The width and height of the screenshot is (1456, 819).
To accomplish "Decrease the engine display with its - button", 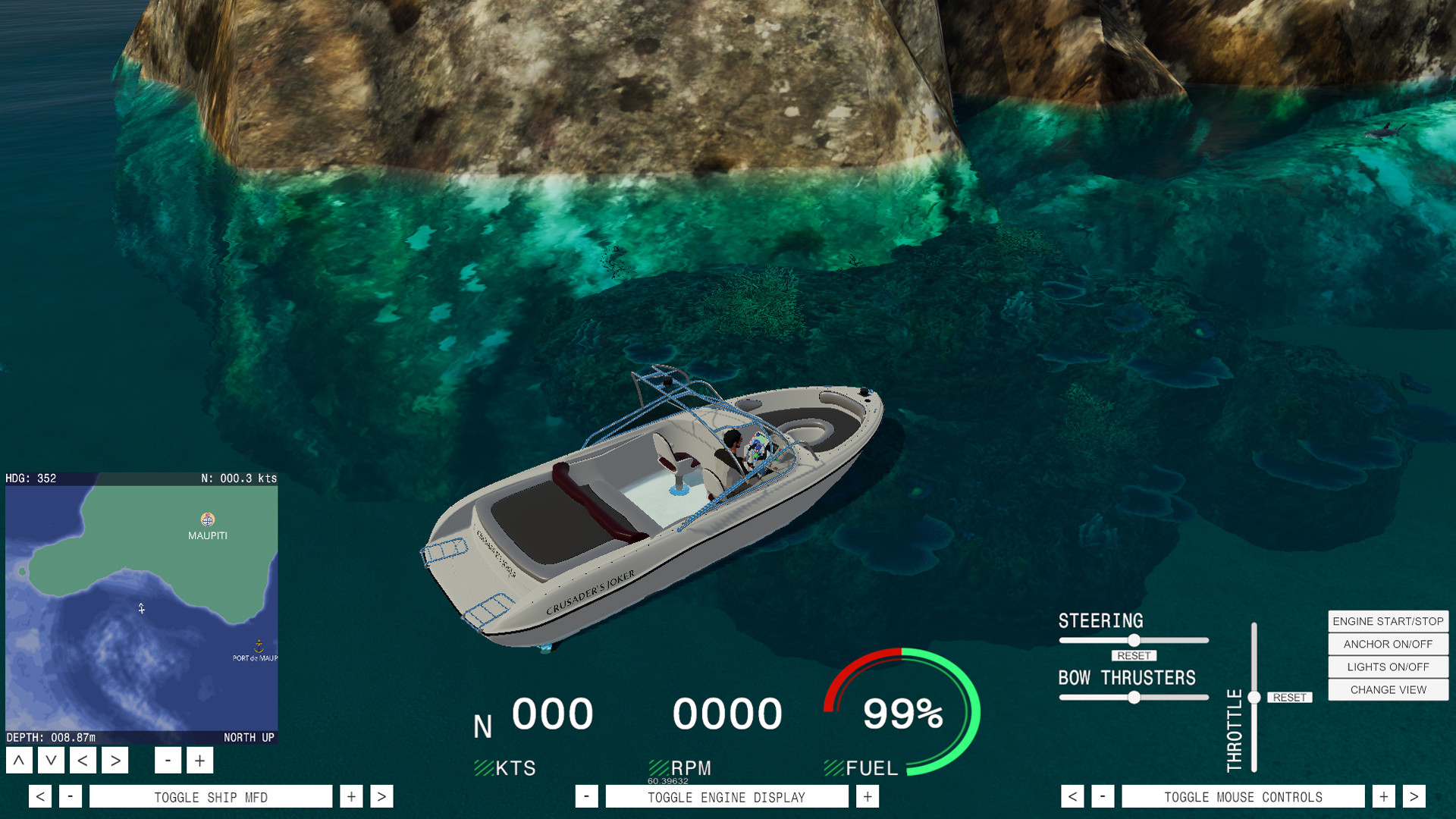I will coord(586,796).
